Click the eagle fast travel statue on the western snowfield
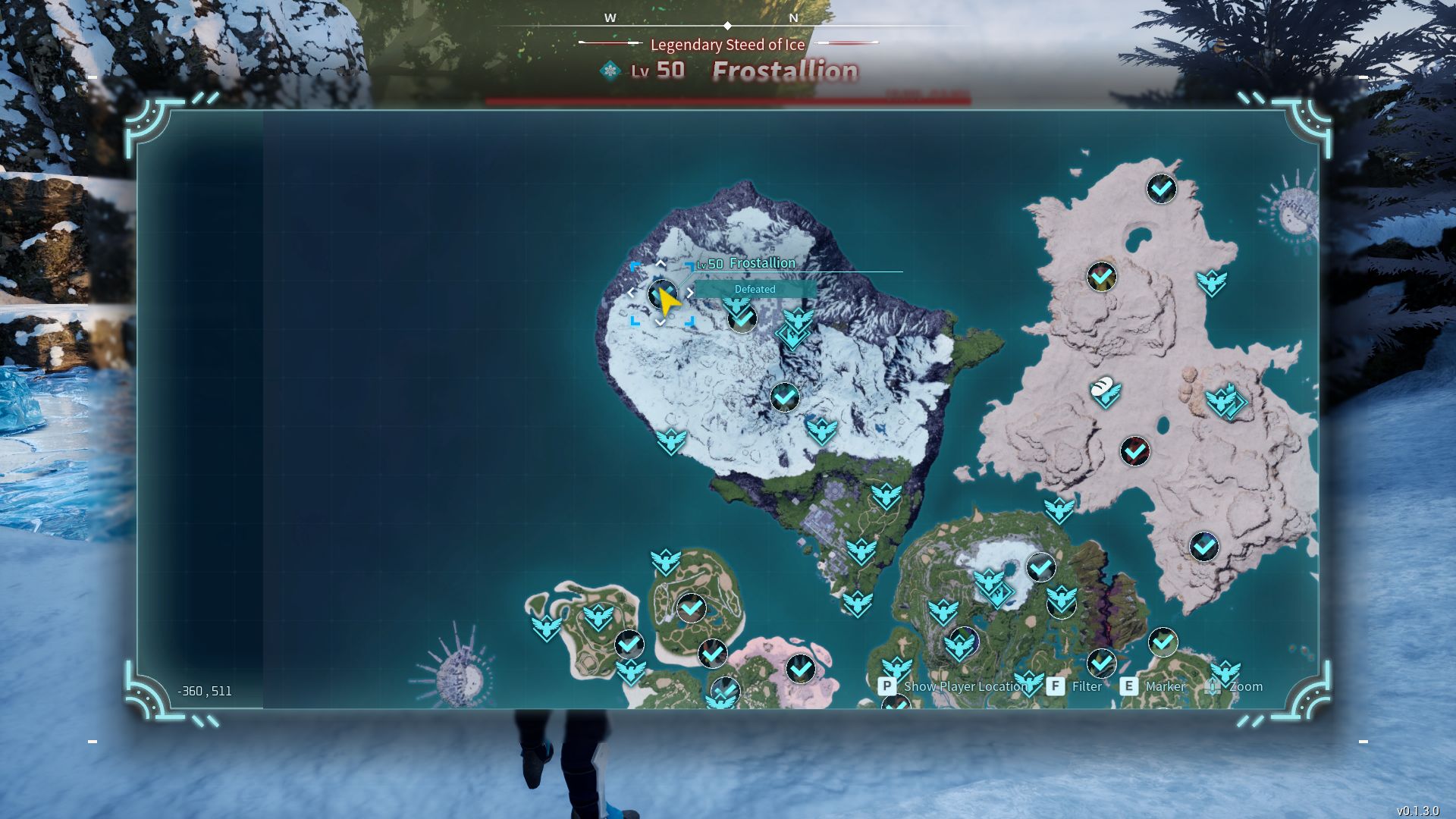Screen dimensions: 1456x819 click(x=672, y=440)
